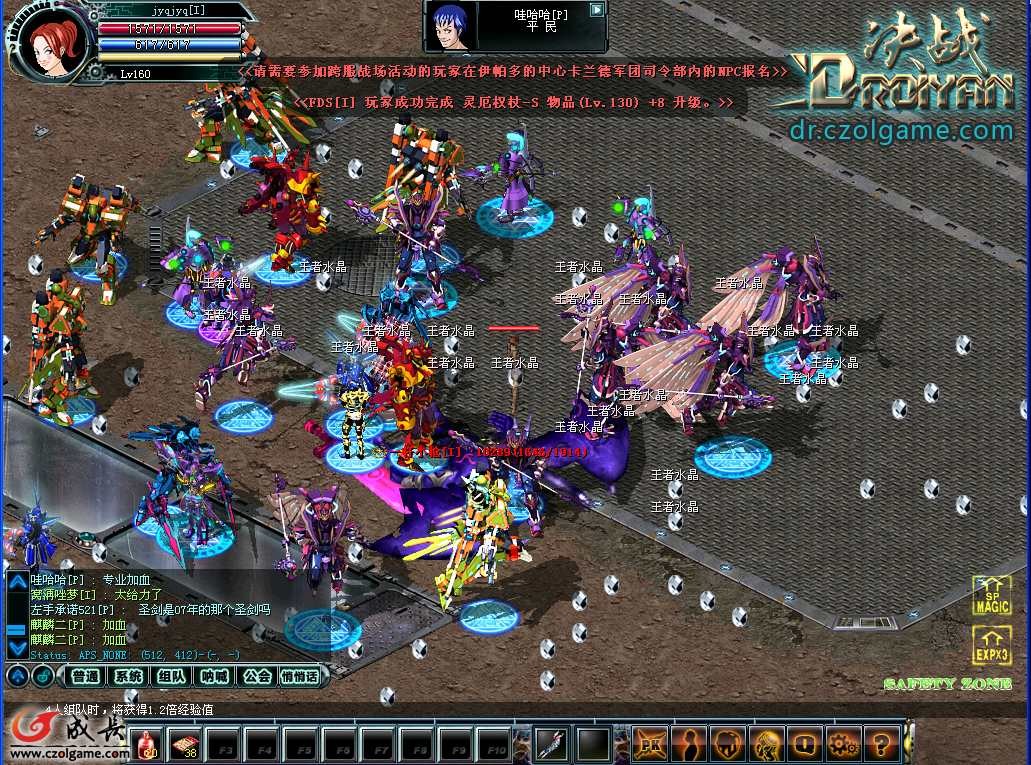Select the 悄悄话 whisper tab
Image resolution: width=1031 pixels, height=765 pixels.
click(x=300, y=676)
